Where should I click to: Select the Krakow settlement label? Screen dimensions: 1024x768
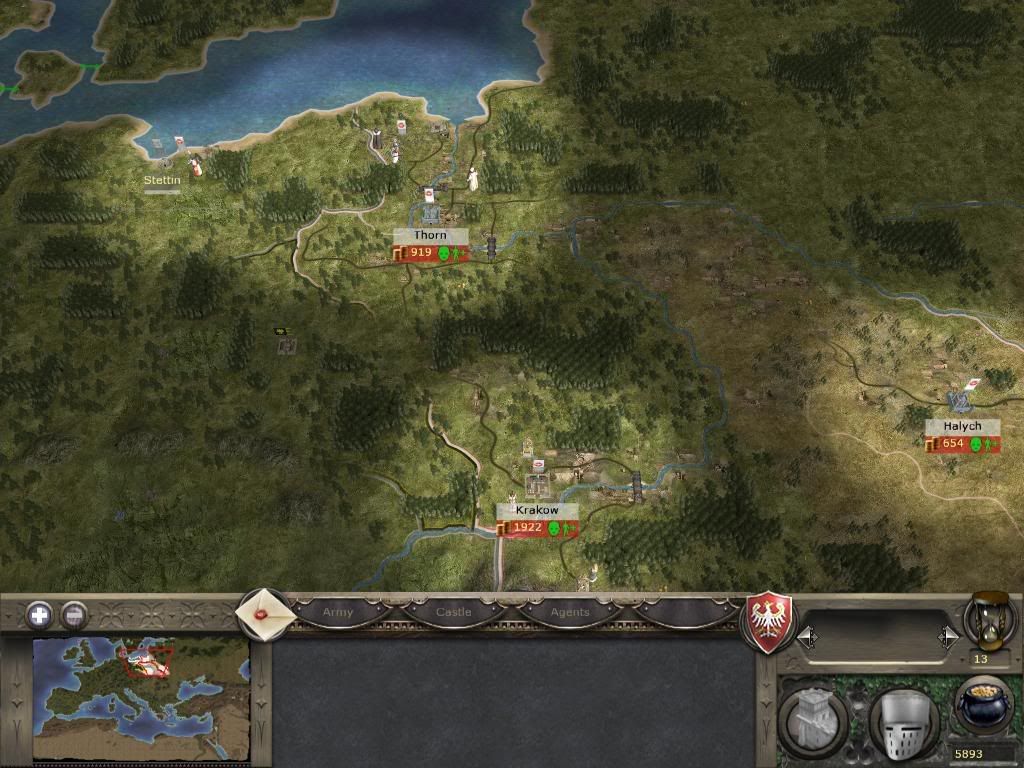(x=537, y=510)
